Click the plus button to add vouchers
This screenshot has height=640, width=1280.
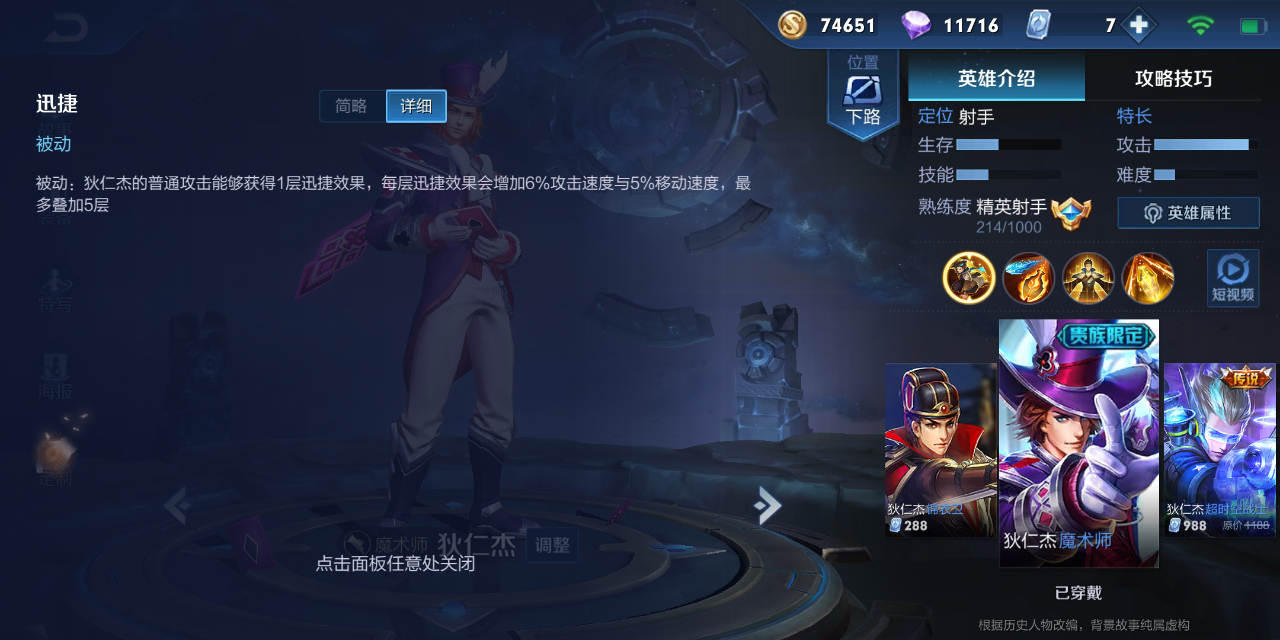coord(1138,25)
